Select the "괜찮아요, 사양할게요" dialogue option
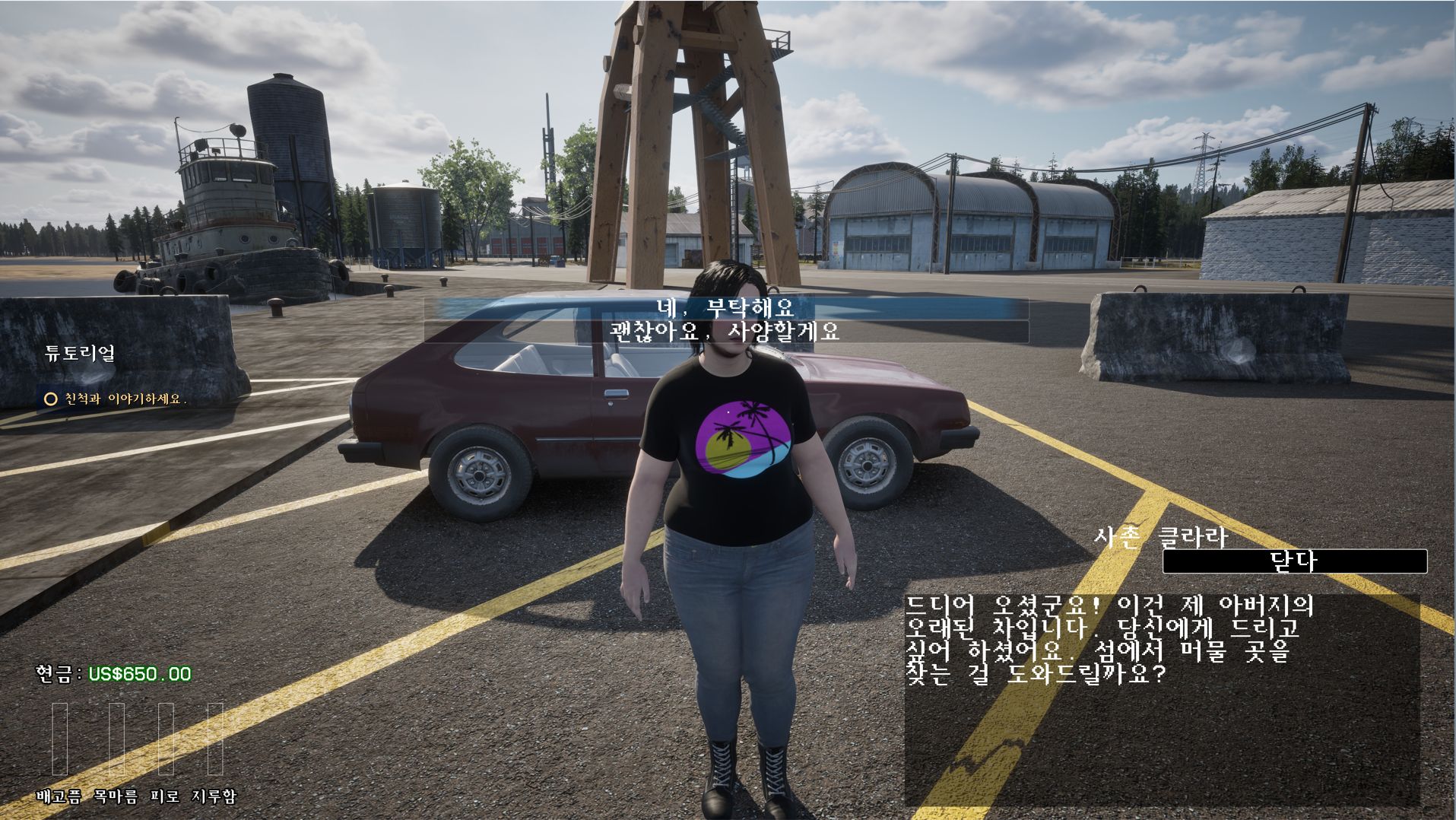 (725, 332)
